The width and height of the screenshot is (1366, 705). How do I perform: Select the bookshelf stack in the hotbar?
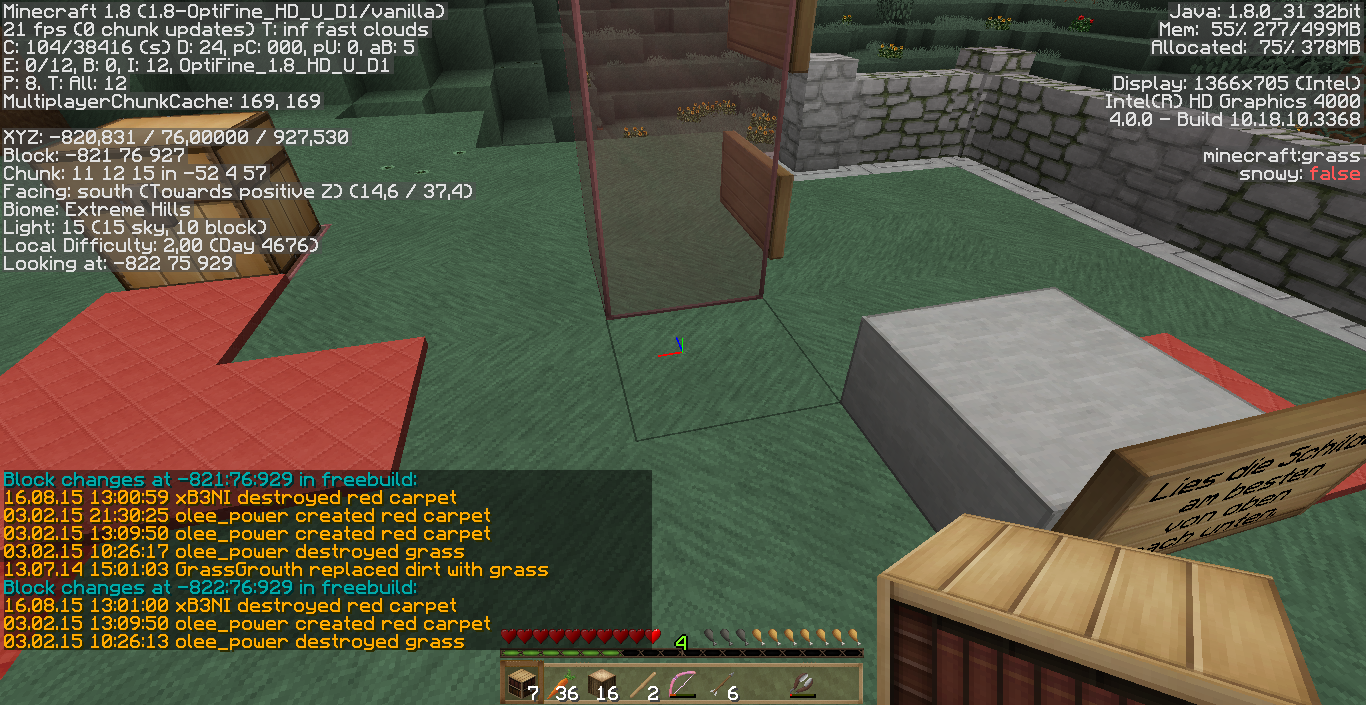[521, 684]
